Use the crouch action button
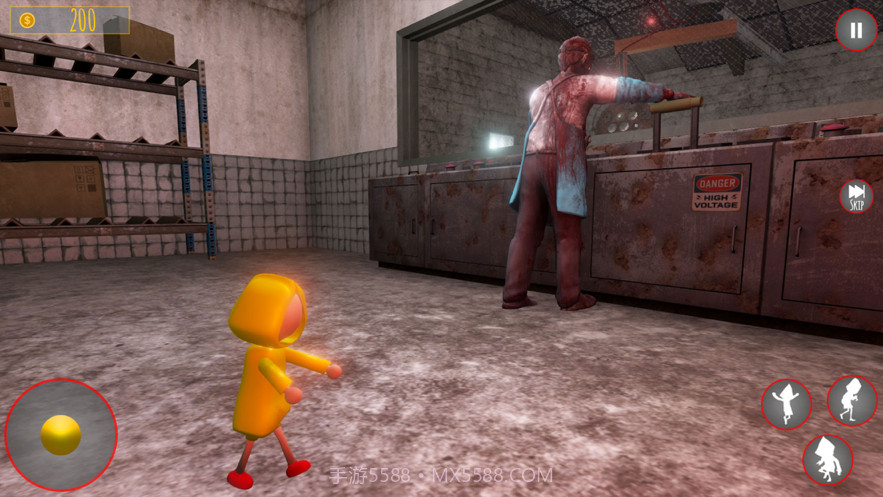The height and width of the screenshot is (497, 883). point(828,459)
